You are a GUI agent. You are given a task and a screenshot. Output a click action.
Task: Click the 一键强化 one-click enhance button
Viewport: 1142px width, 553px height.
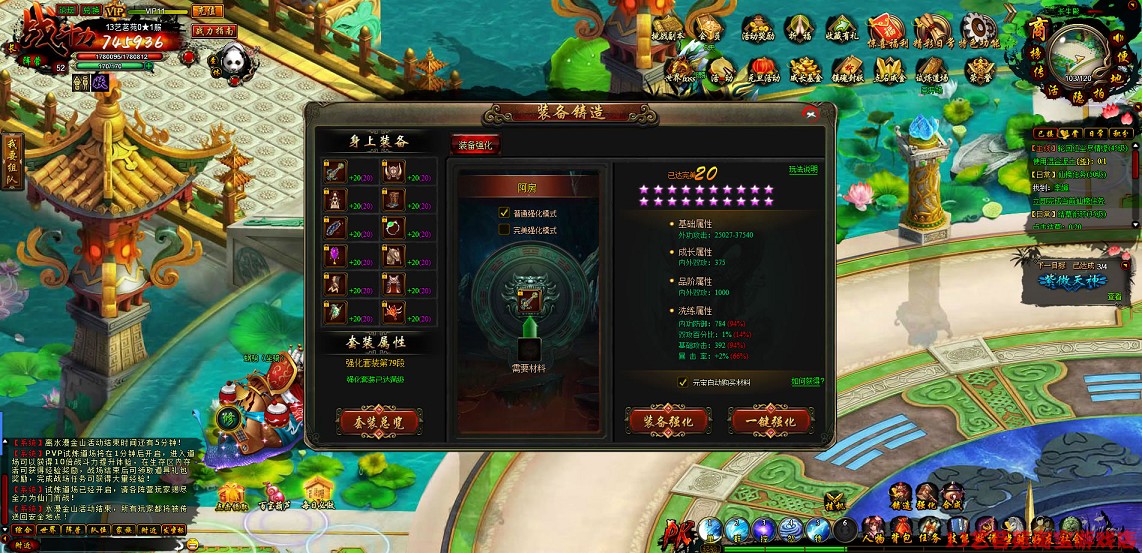point(768,421)
